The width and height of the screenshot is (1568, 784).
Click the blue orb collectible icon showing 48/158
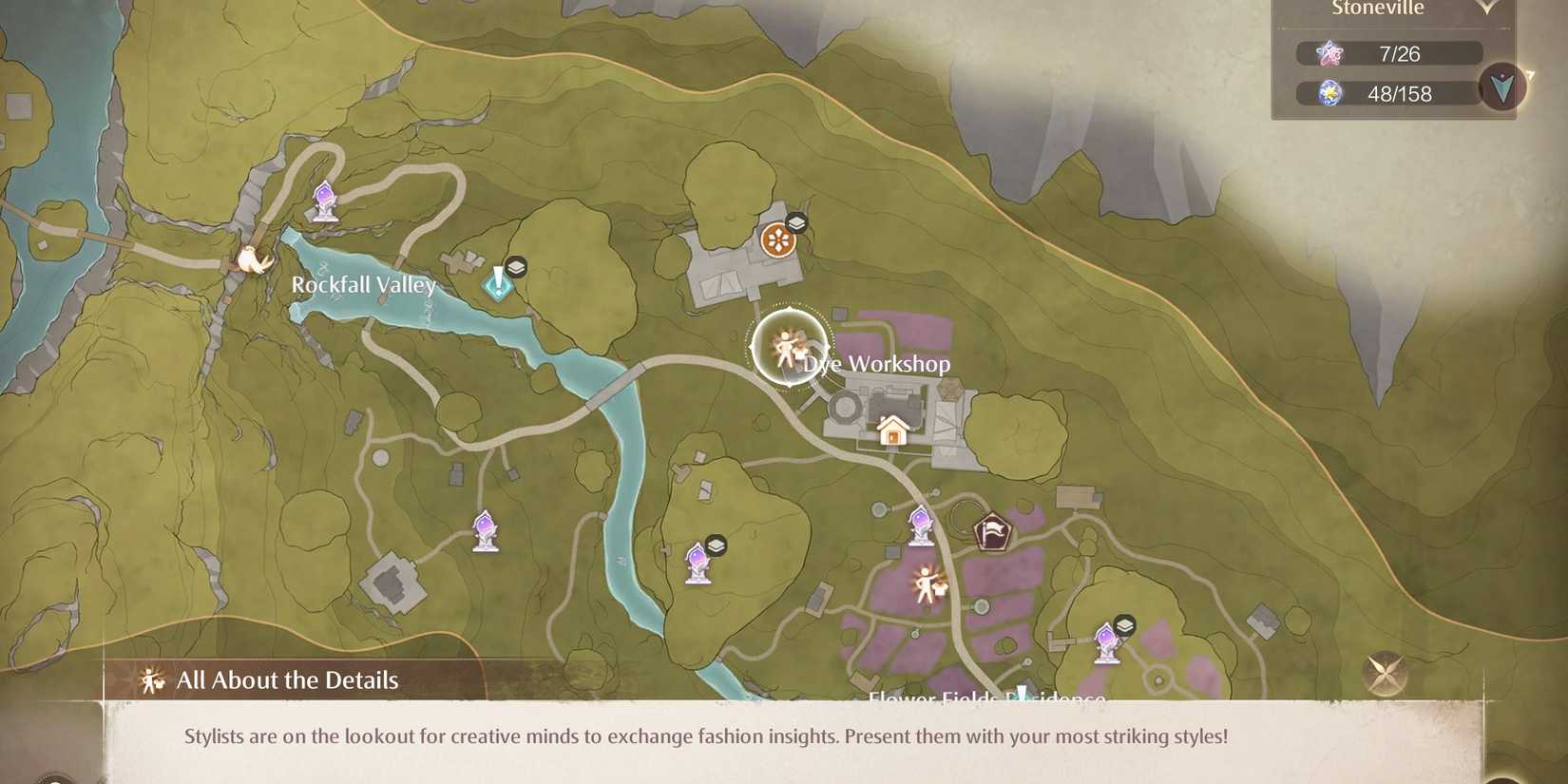[x=1333, y=92]
